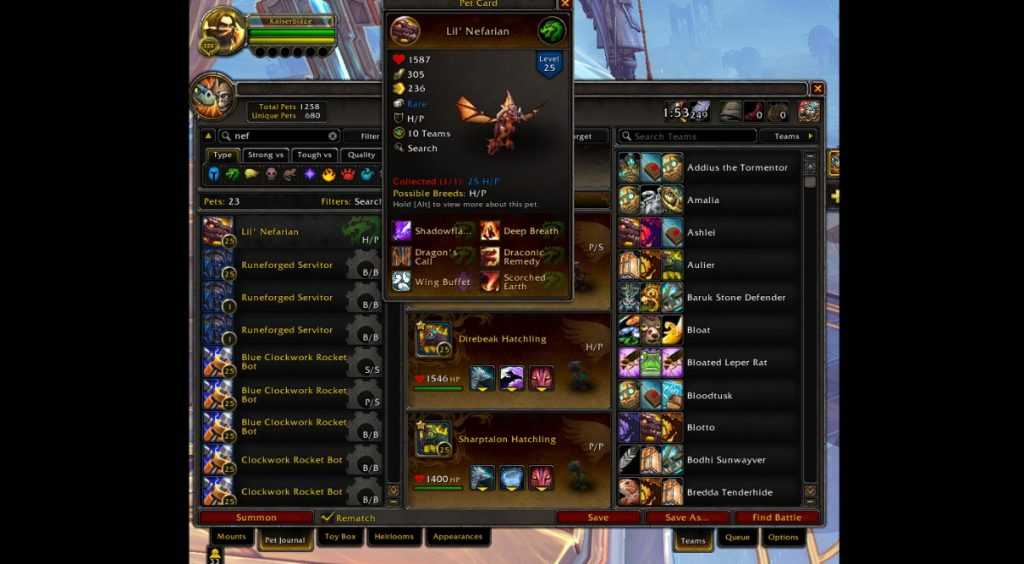Select the Bloated Leper Rat team
This screenshot has height=564, width=1024.
tap(727, 363)
